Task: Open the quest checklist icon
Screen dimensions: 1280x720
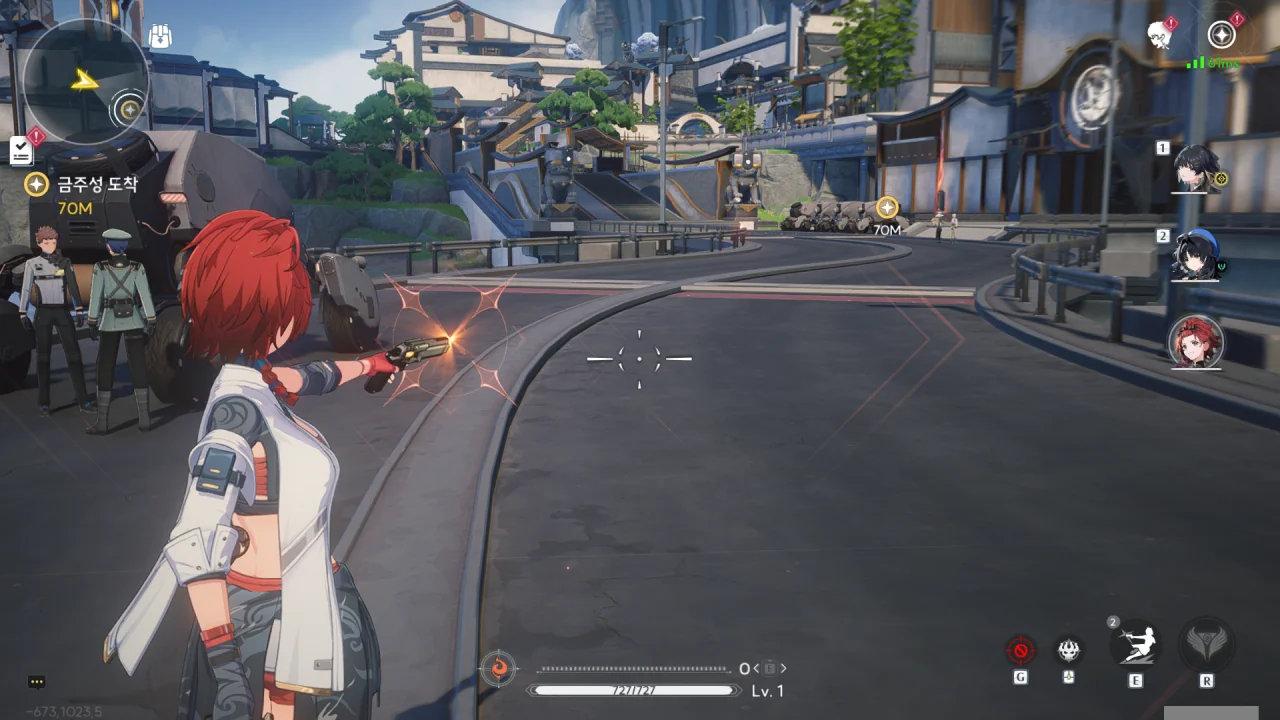Action: tap(21, 150)
